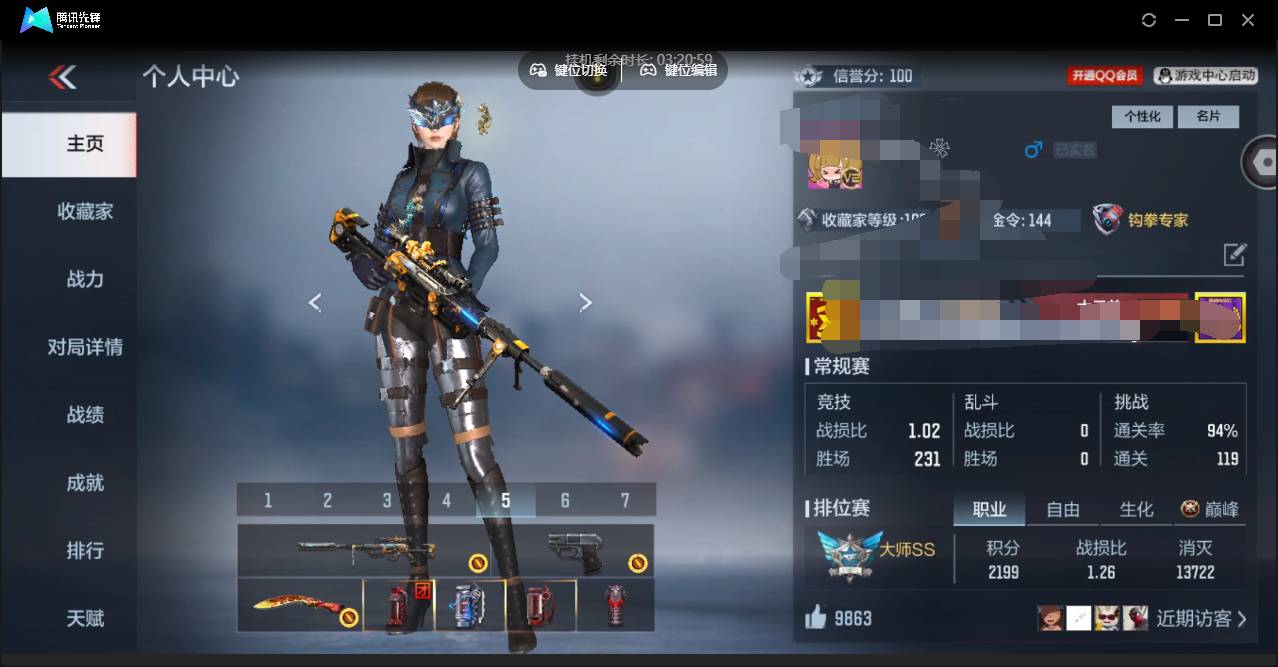Show the 战绩 record page
The width and height of the screenshot is (1278, 667).
coord(85,414)
